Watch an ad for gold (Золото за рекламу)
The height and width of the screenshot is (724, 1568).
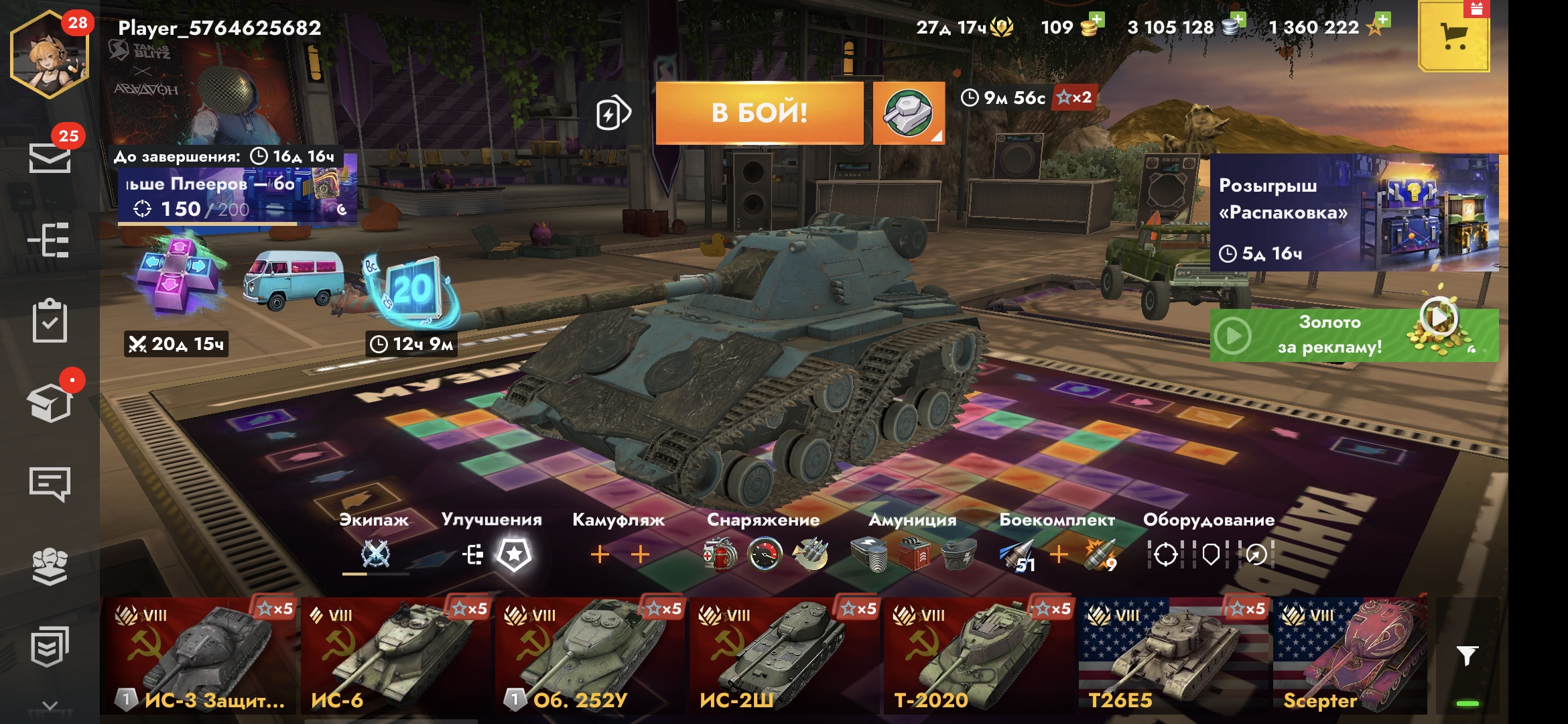click(1354, 335)
